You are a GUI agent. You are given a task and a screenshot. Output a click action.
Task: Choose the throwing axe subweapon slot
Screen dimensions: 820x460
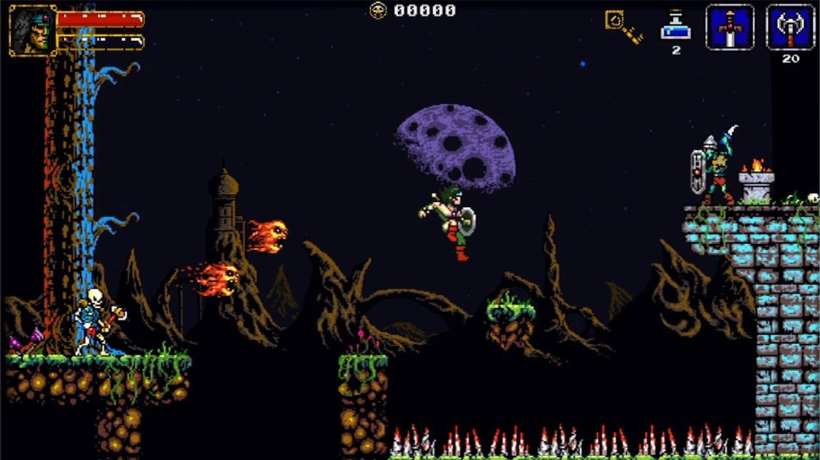pyautogui.click(x=790, y=27)
